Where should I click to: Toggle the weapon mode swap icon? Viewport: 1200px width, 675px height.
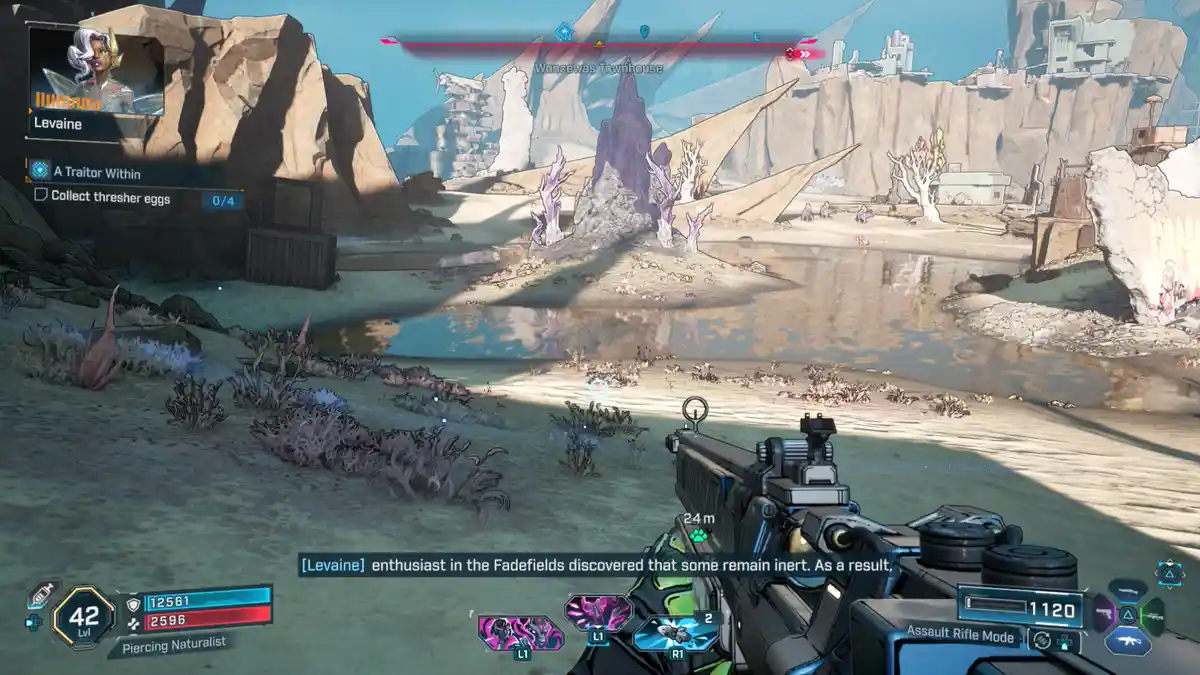point(1043,640)
